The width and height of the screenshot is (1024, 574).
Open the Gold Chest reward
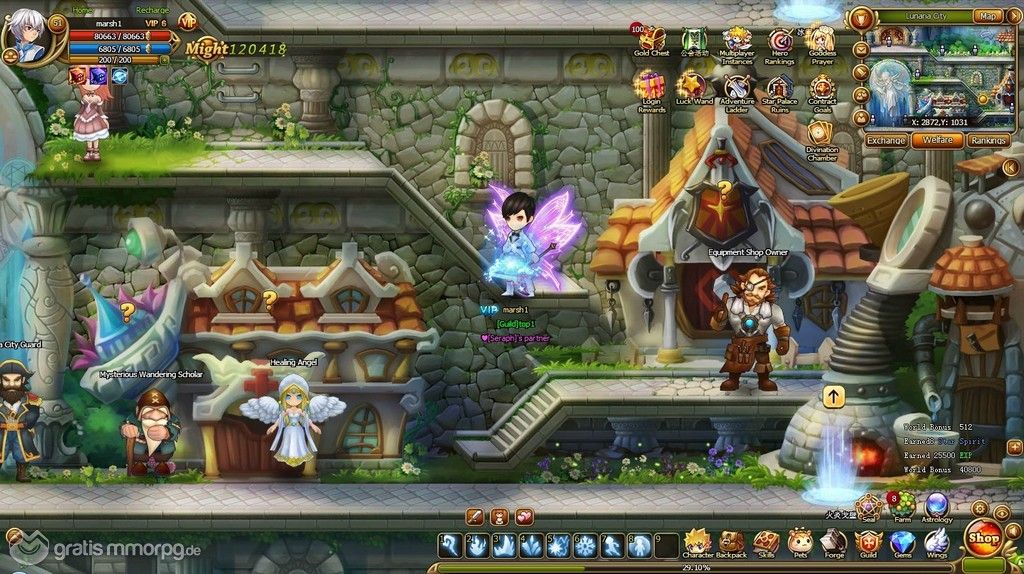pos(652,40)
